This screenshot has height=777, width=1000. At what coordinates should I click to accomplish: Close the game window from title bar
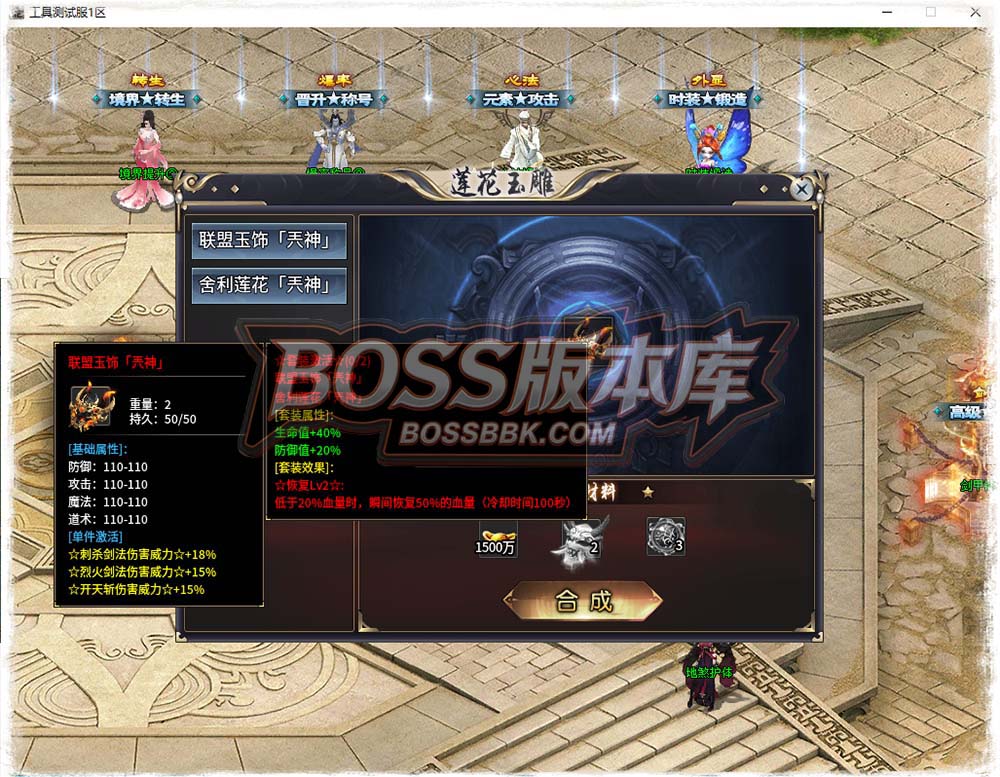pos(974,12)
